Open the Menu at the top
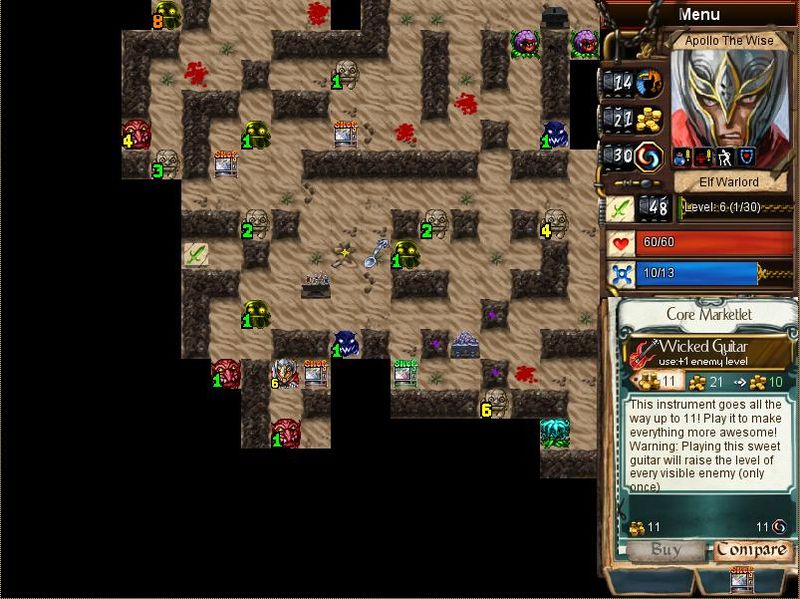Screen dimensions: 800x599 (698, 14)
